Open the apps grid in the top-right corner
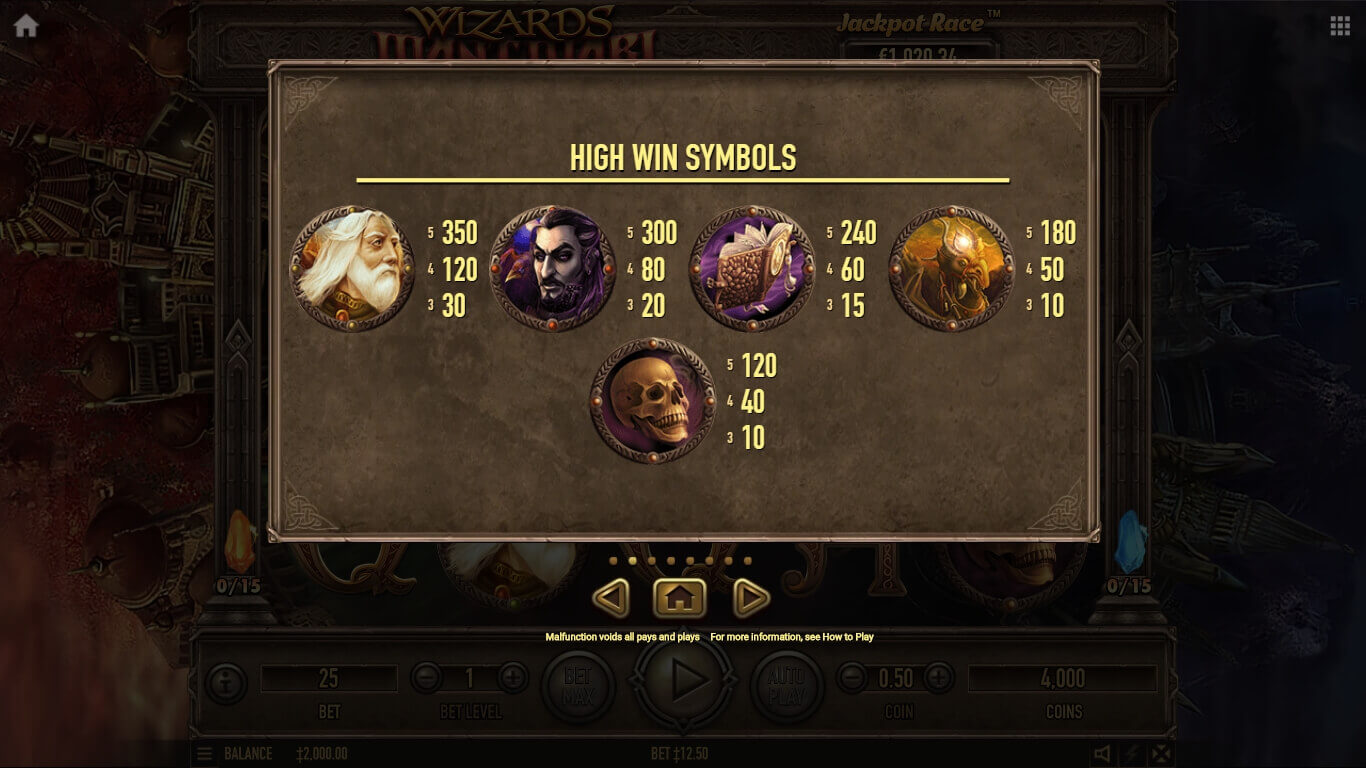 pyautogui.click(x=1340, y=26)
